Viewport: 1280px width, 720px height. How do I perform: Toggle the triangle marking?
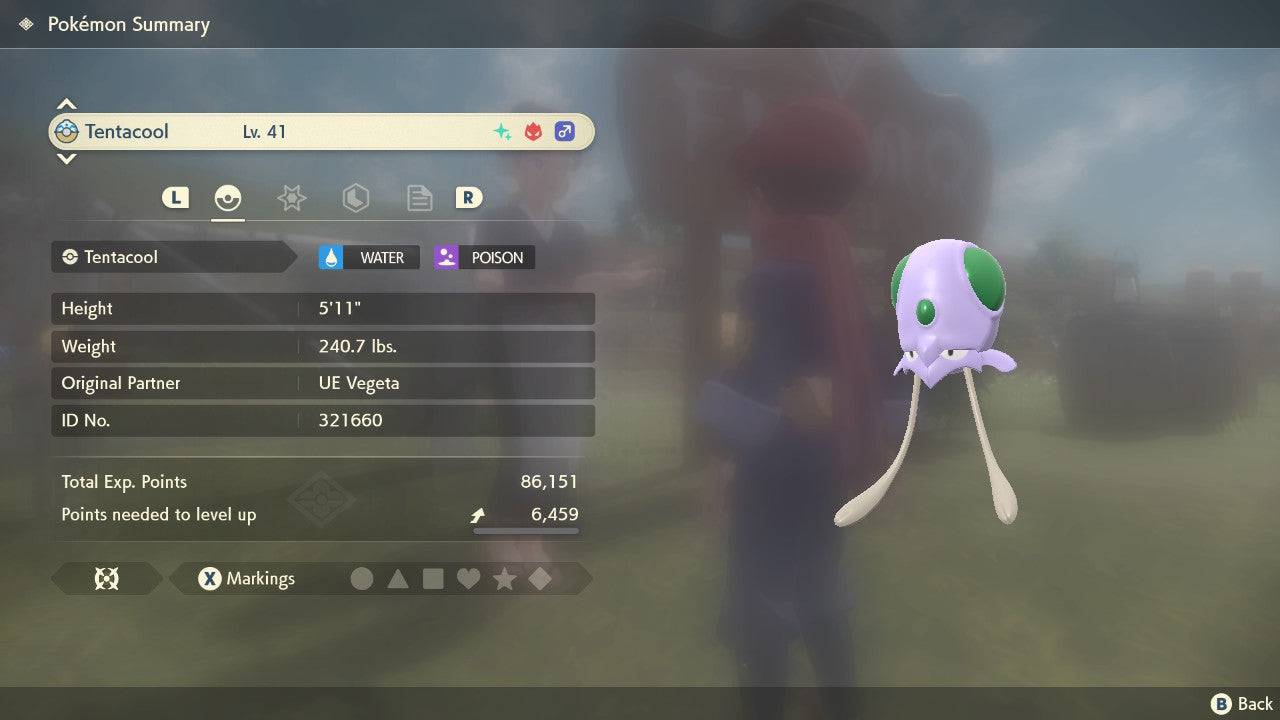pos(398,579)
